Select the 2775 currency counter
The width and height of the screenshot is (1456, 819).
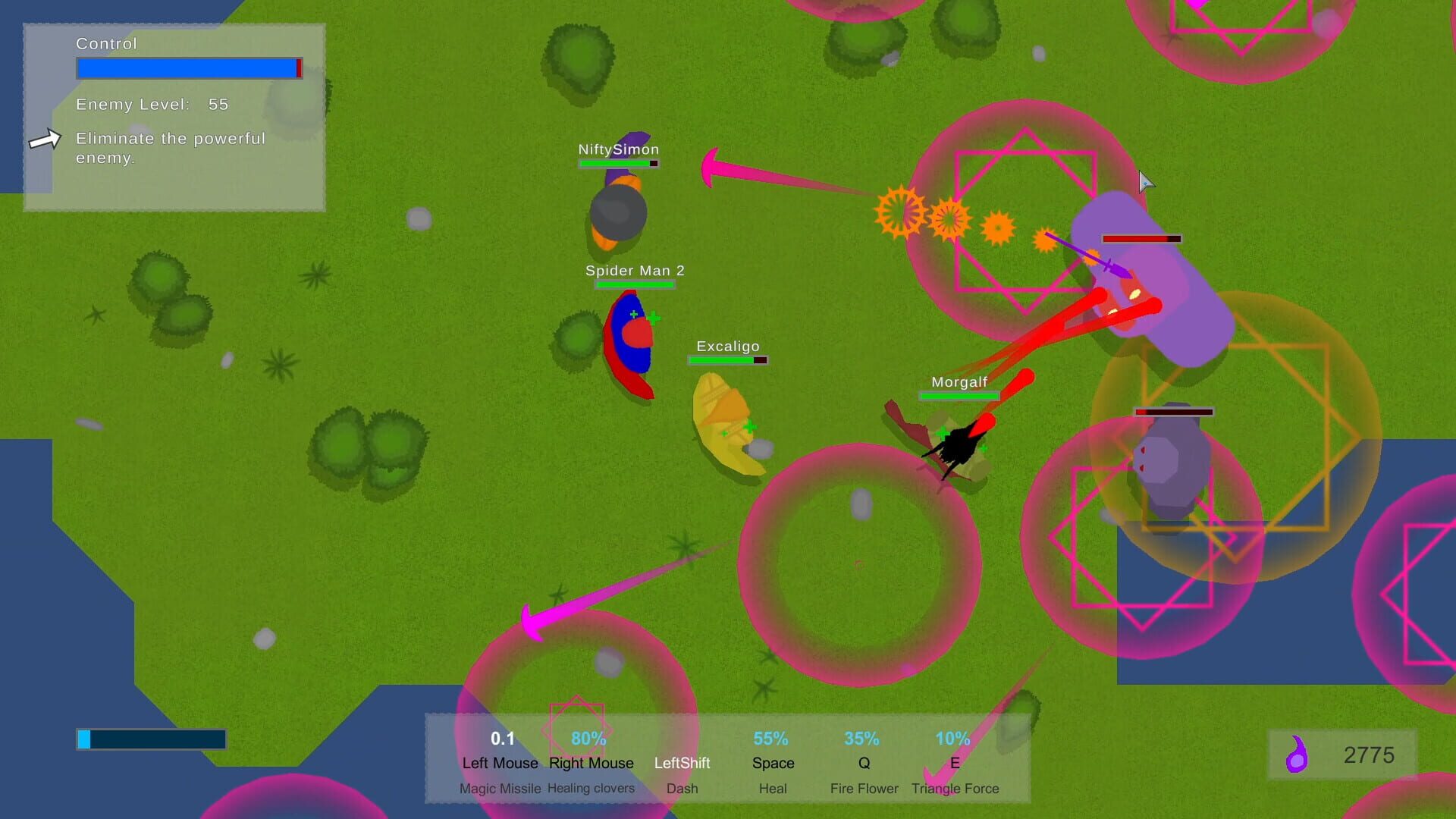[1369, 755]
